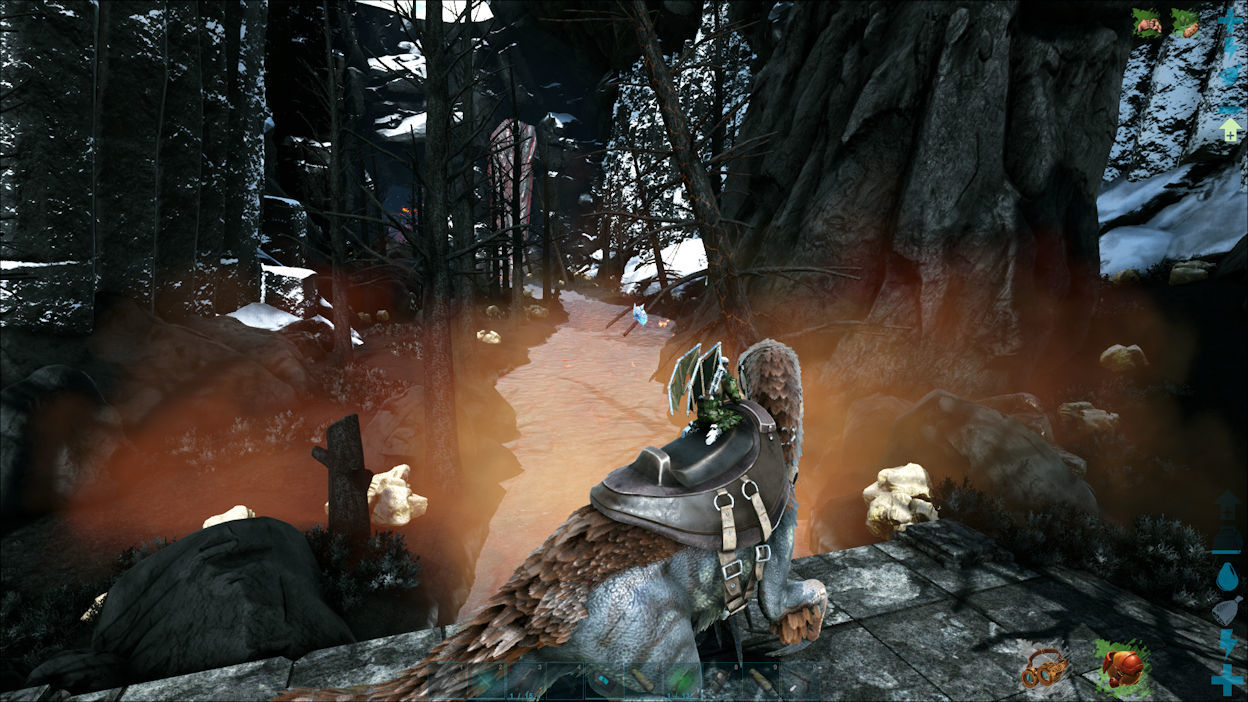This screenshot has height=702, width=1248.
Task: Click the brass goggles status icon
Action: [x=1045, y=667]
